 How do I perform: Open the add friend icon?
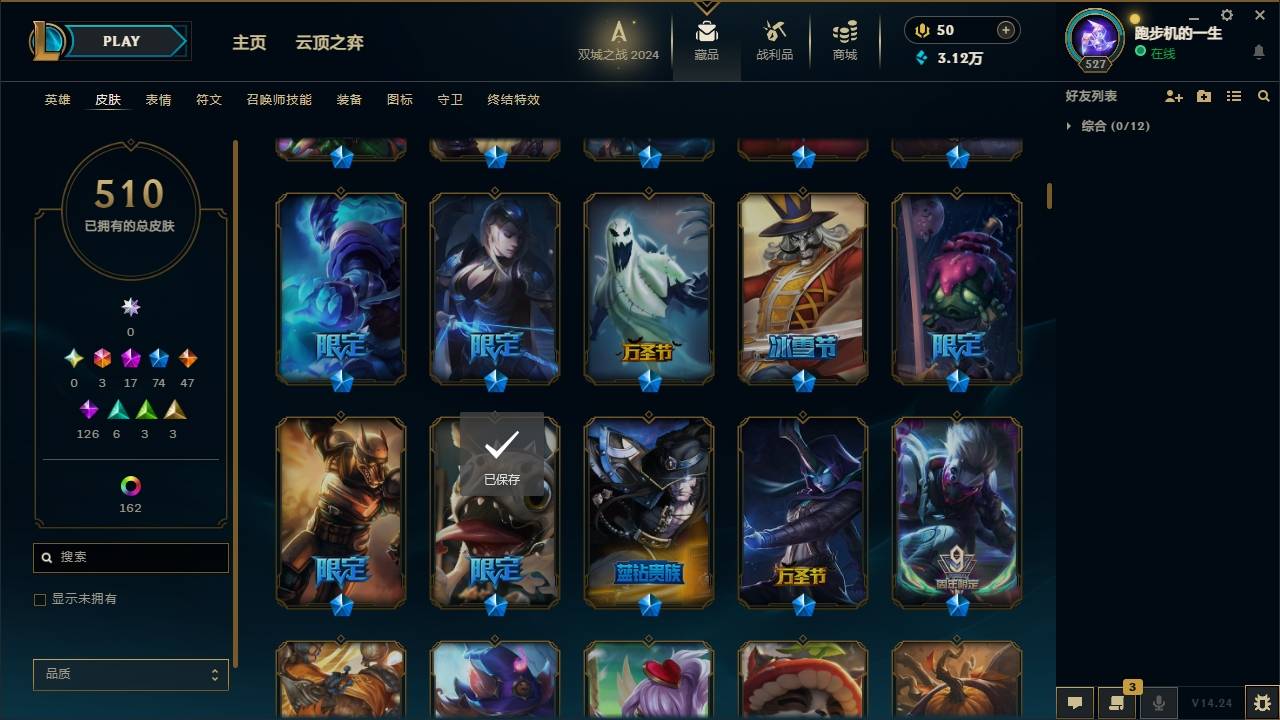[1172, 95]
